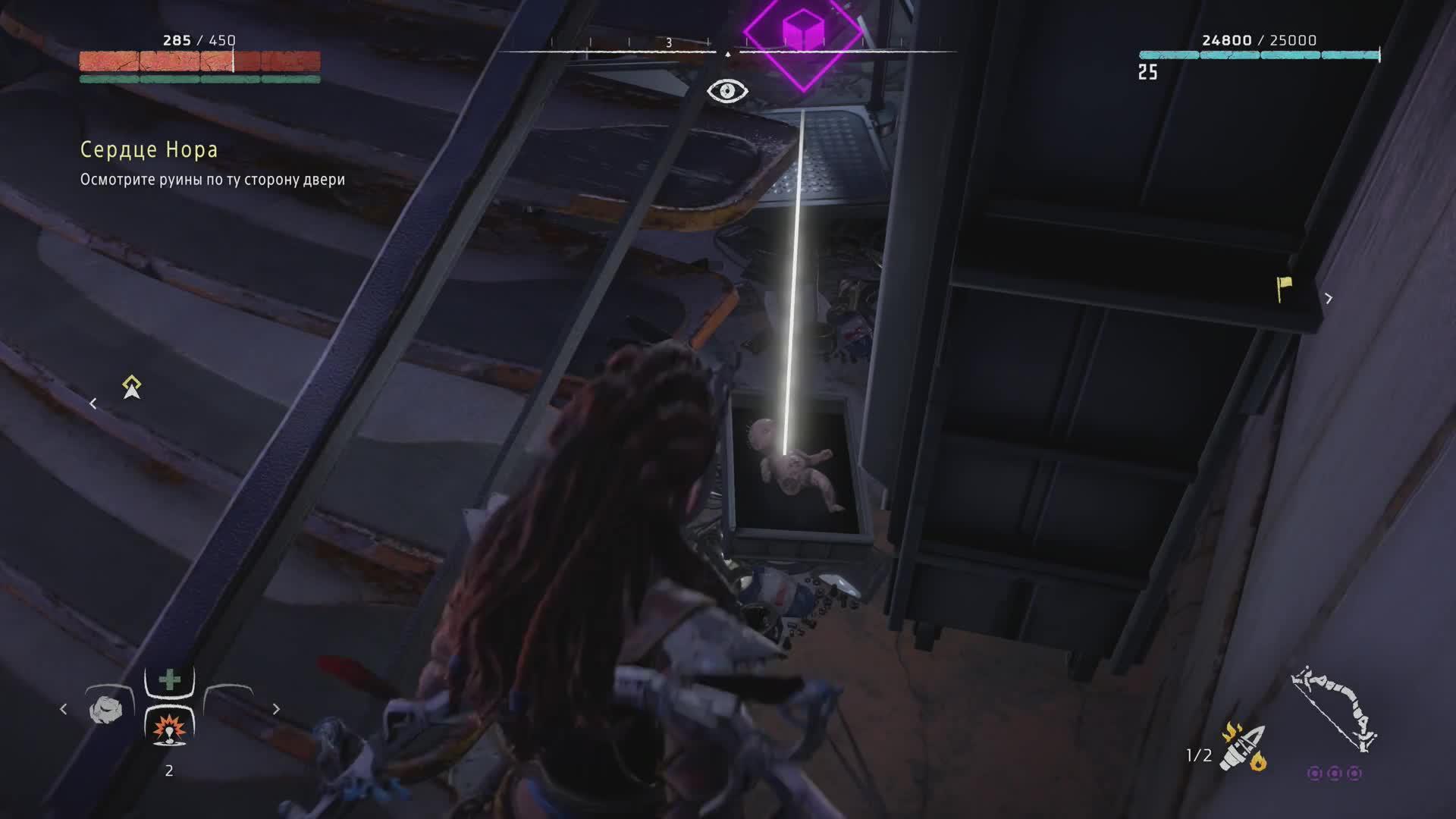This screenshot has width=1456, height=819.
Task: Select the Сердце Нора quest tracker
Action: [x=149, y=150]
